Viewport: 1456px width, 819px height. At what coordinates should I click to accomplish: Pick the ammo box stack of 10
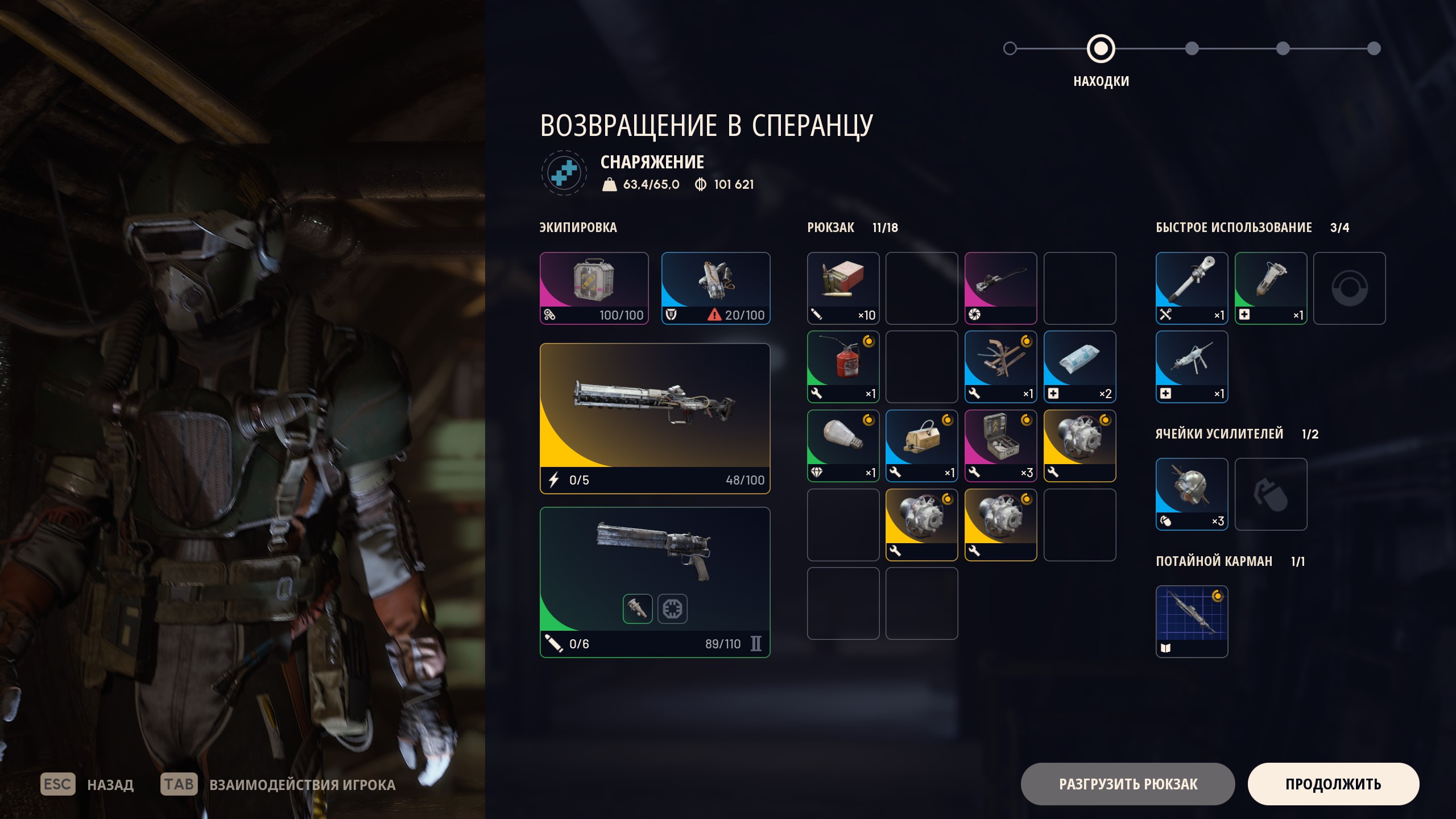click(843, 288)
